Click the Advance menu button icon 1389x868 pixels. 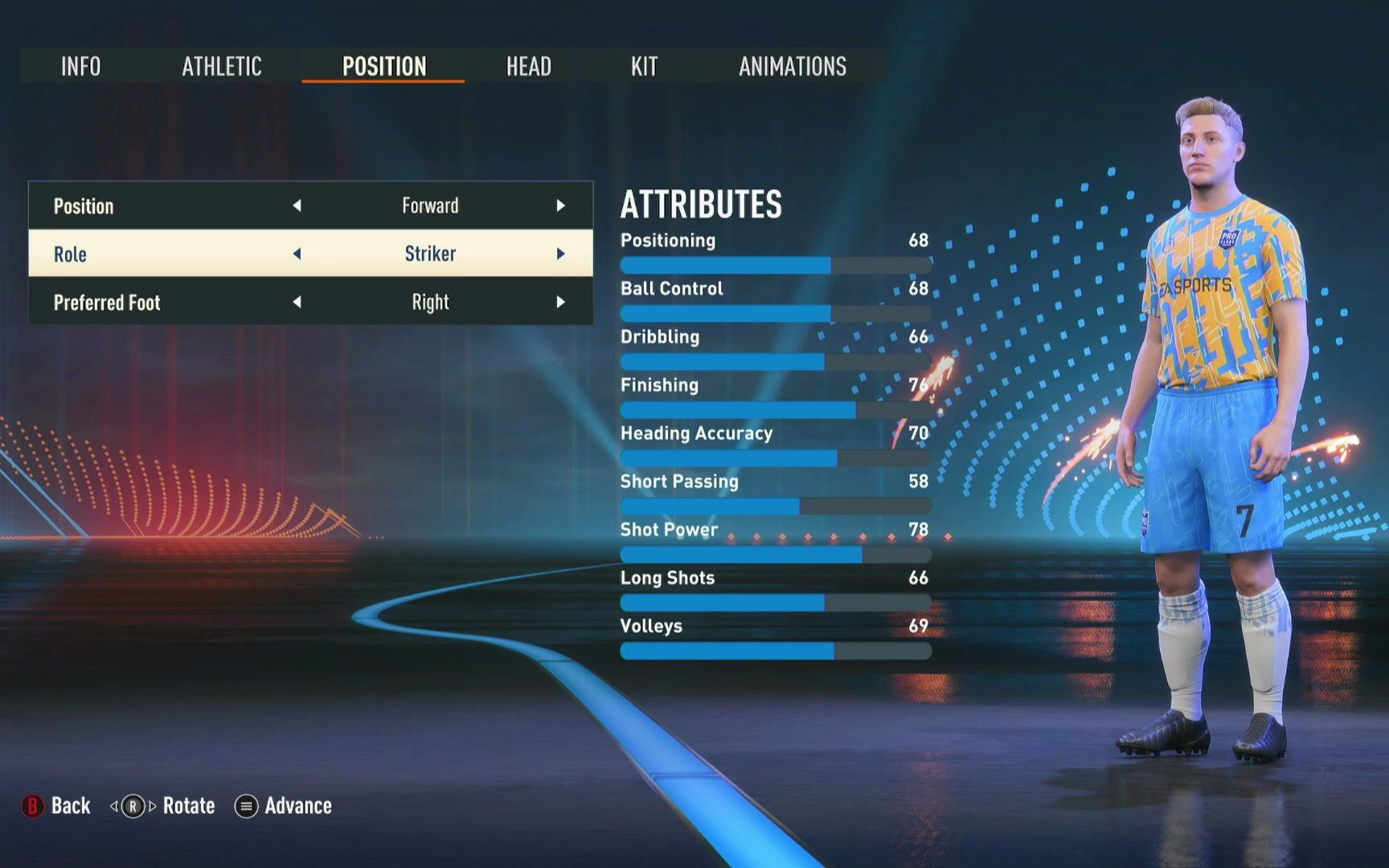[245, 806]
